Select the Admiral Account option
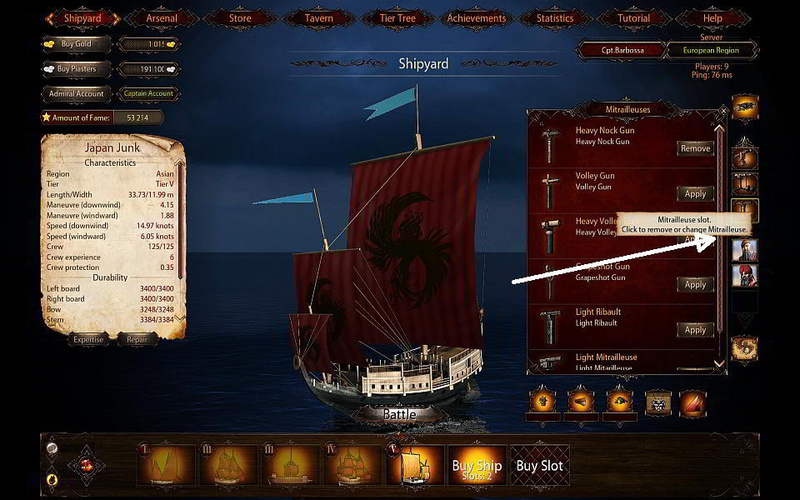Screen dimensions: 800x500 pos(77,94)
